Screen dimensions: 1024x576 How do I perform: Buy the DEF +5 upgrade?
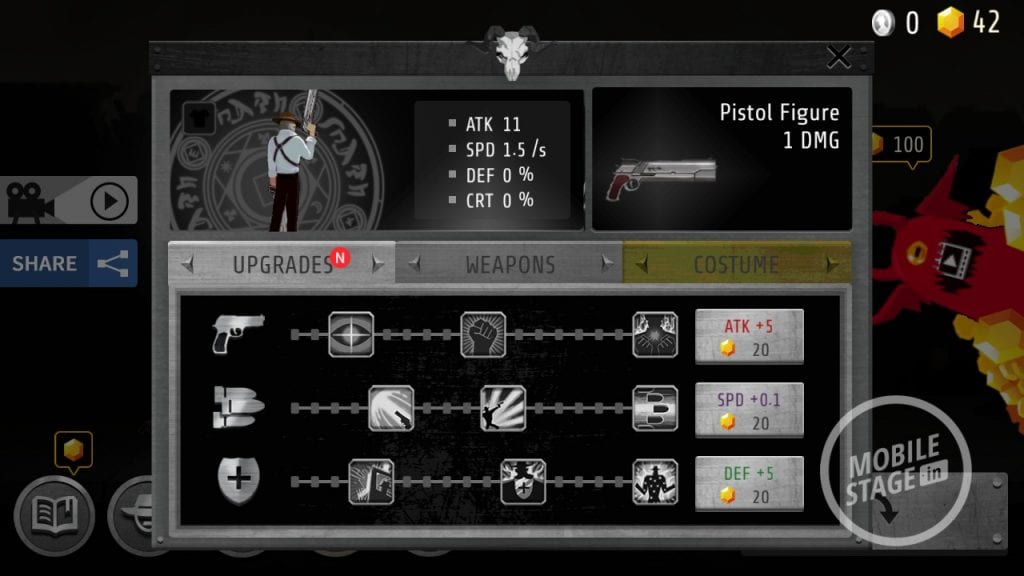coord(749,483)
